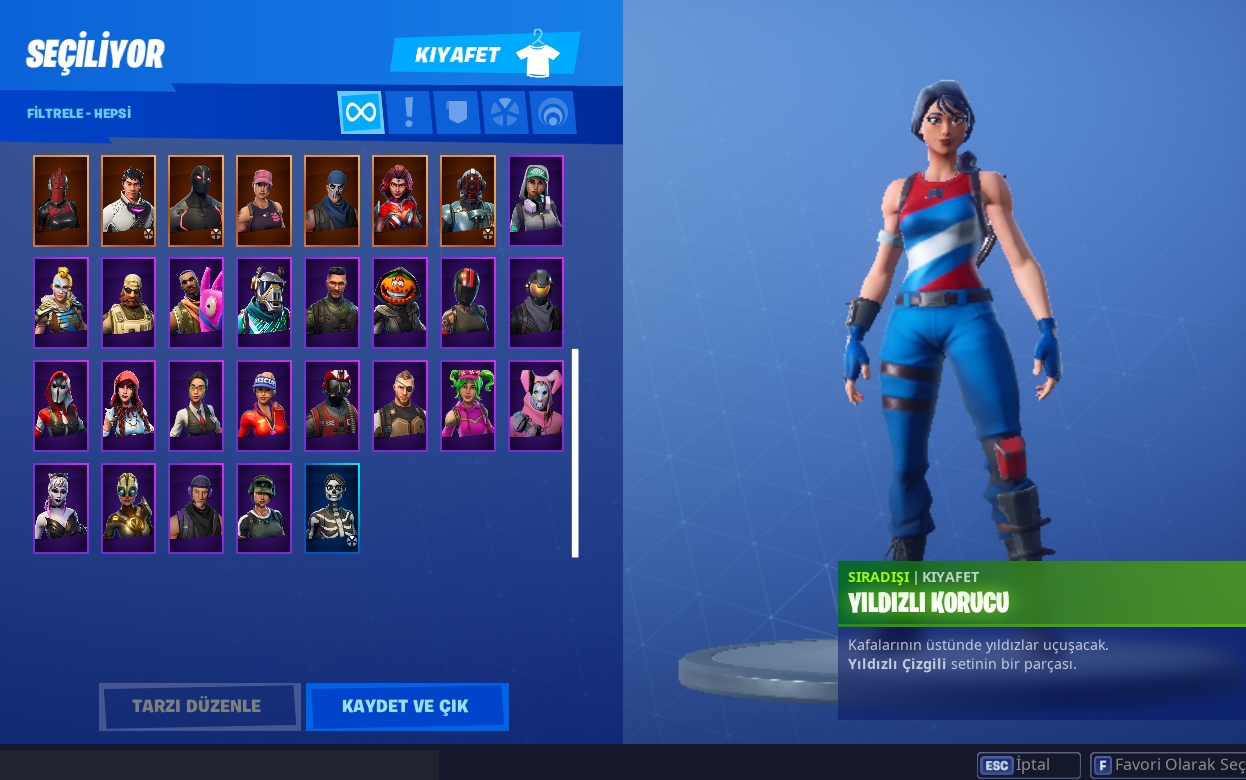Select the skull-face blue bandana outfit
Screen dimensions: 1246x780
332,200
